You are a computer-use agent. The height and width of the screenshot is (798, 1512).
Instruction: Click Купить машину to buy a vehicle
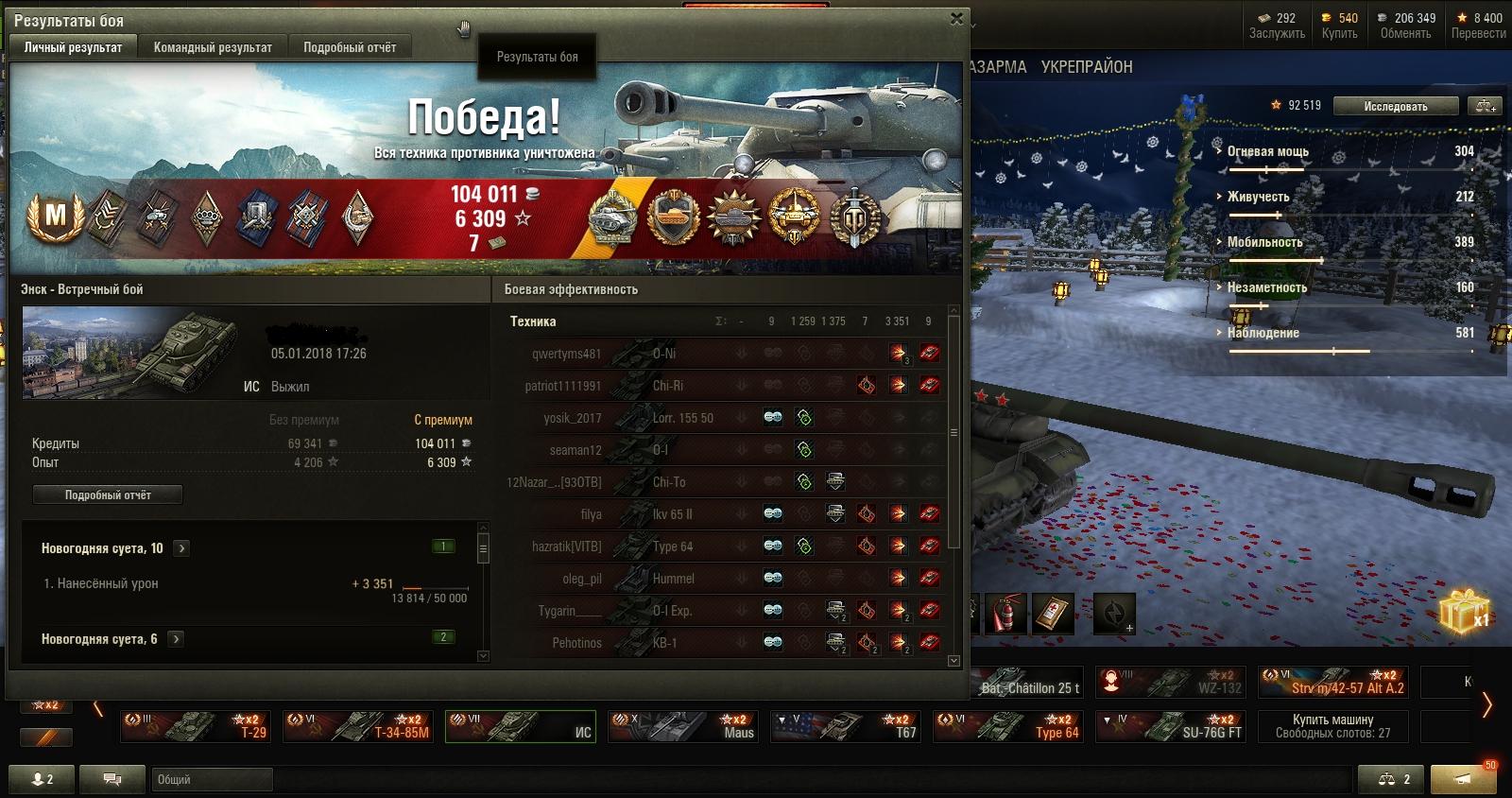tap(1332, 726)
